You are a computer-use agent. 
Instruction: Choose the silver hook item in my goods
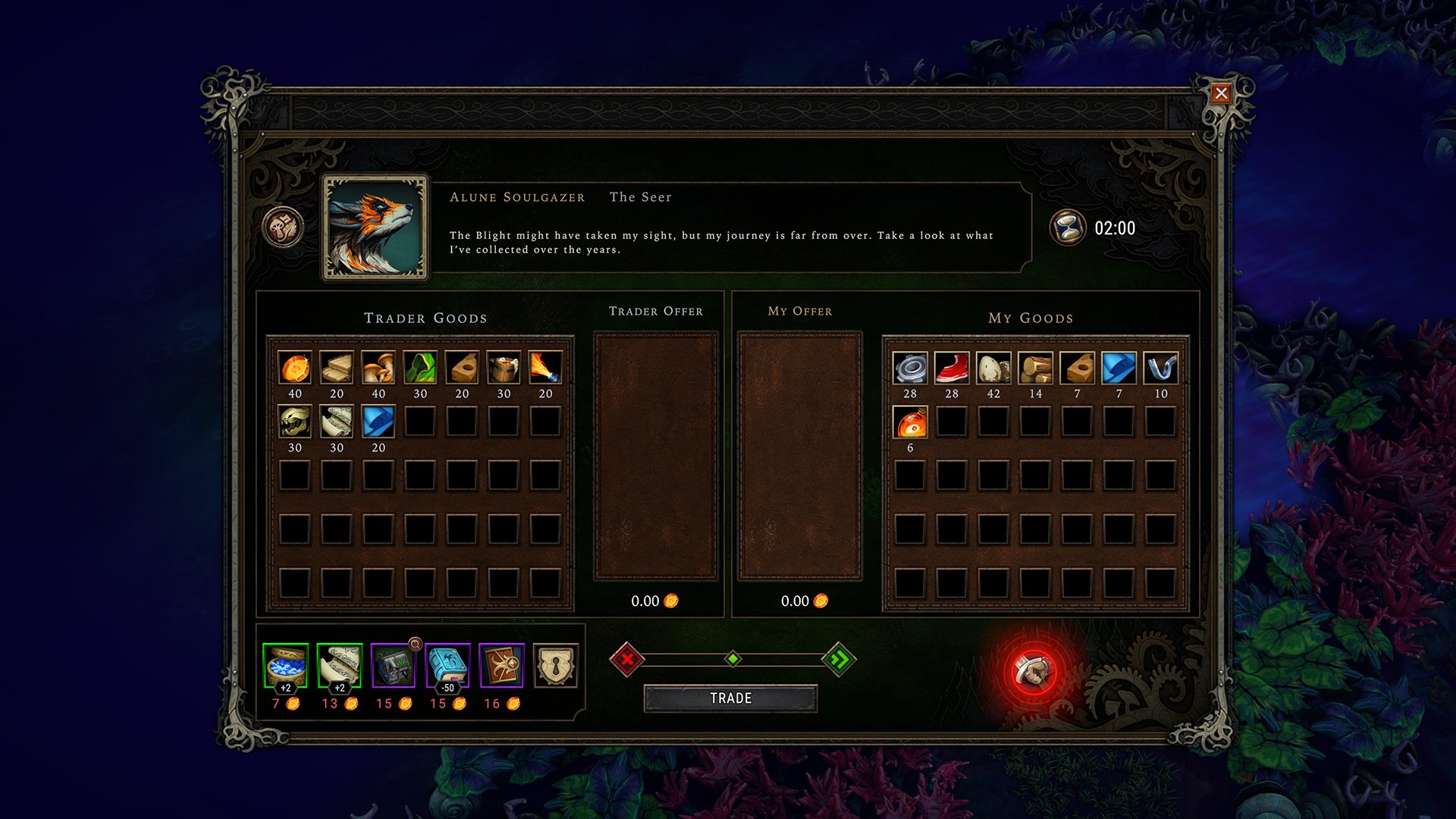(1160, 368)
